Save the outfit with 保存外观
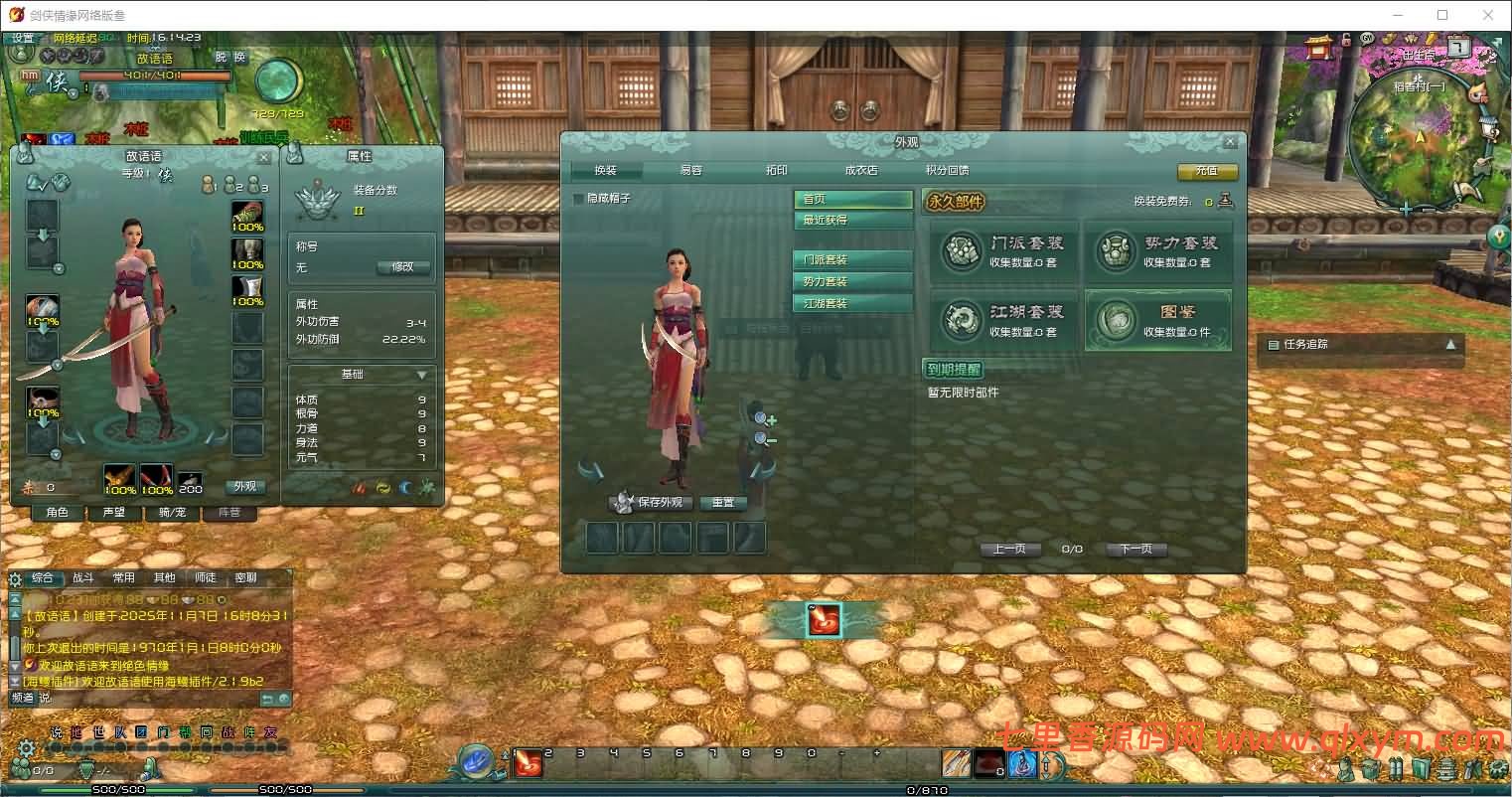This screenshot has height=797, width=1512. 651,503
